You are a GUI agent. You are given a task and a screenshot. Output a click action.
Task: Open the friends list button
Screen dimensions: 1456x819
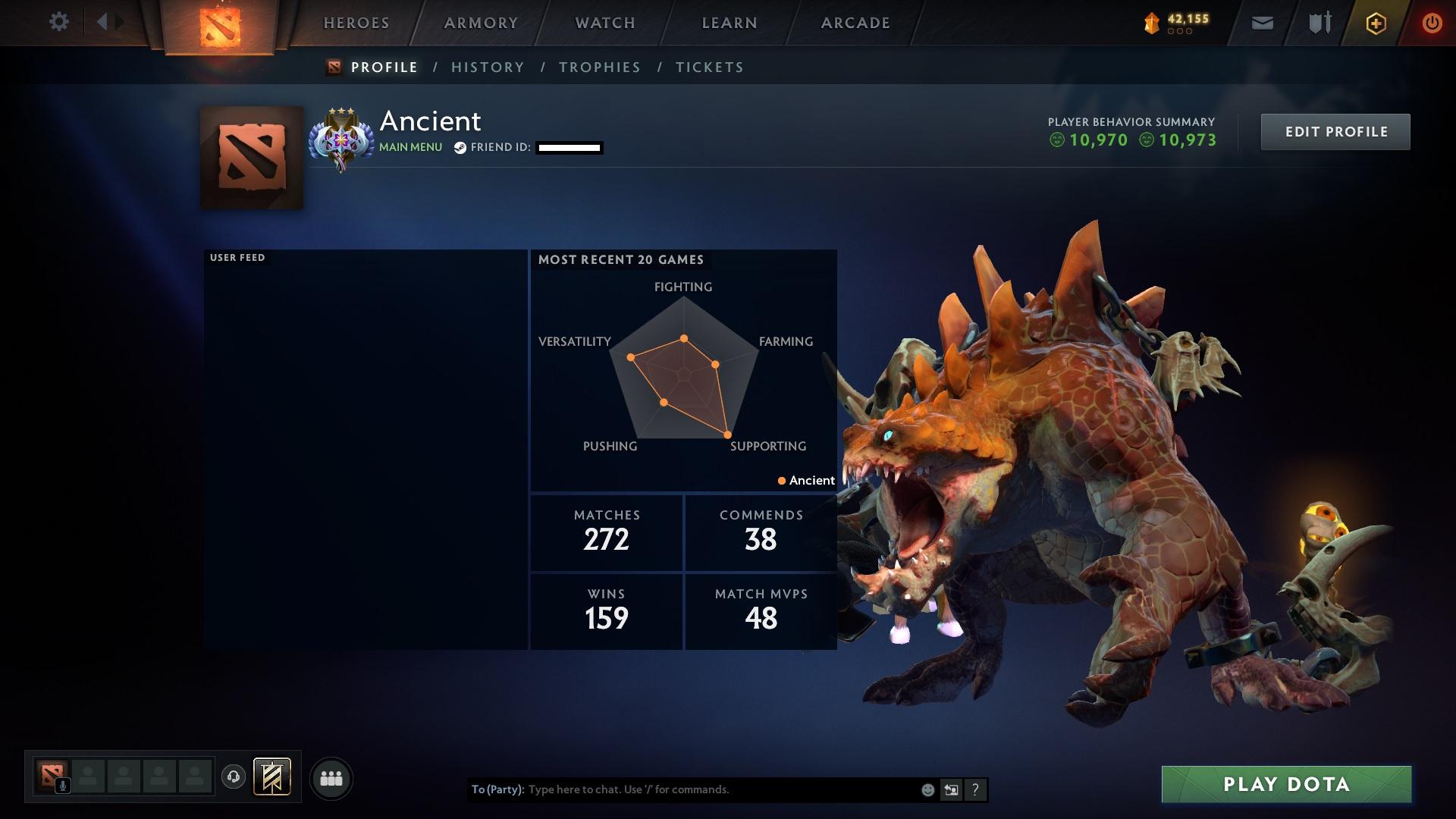(331, 779)
